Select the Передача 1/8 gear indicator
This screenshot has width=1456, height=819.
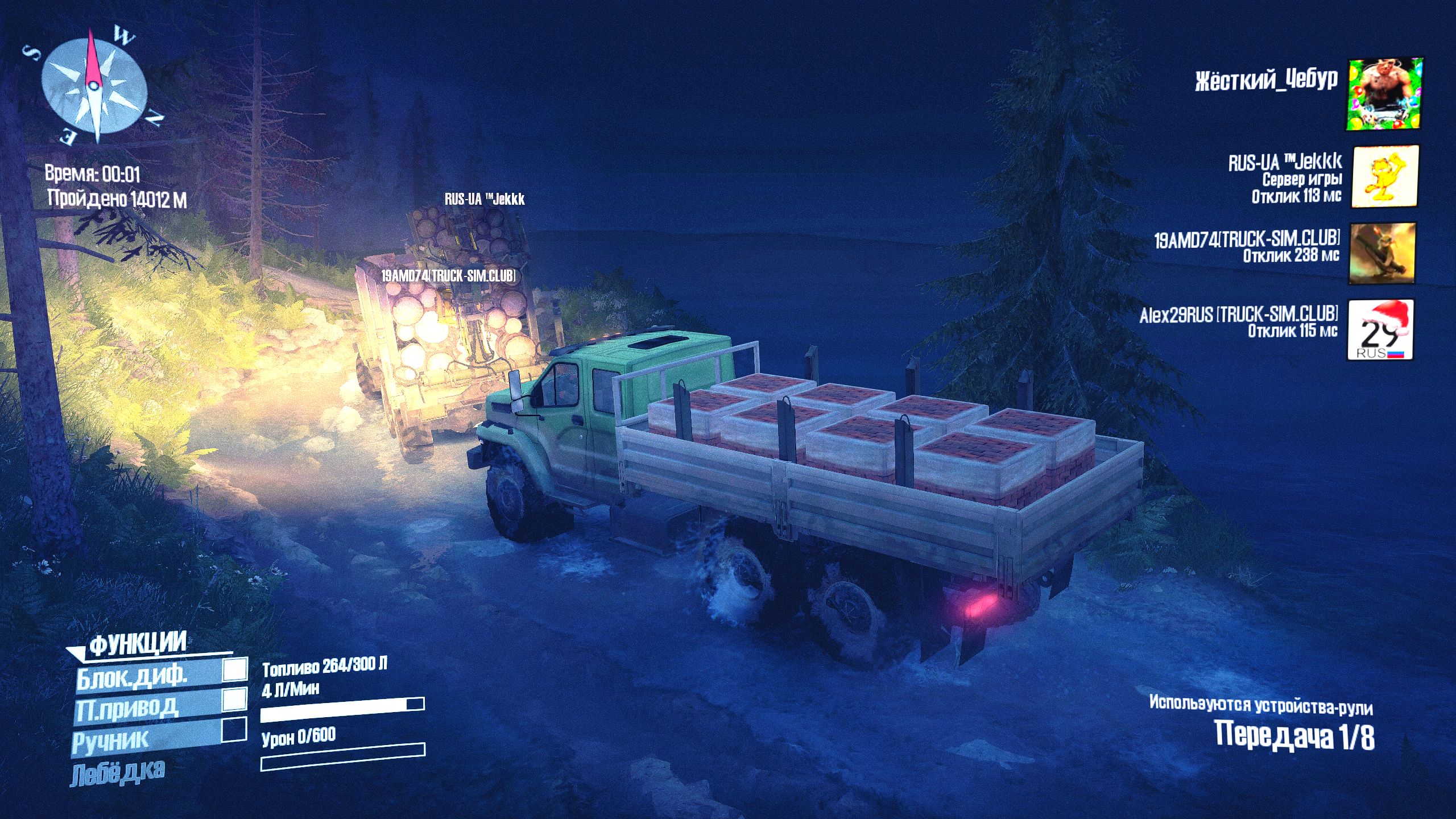click(x=1294, y=735)
